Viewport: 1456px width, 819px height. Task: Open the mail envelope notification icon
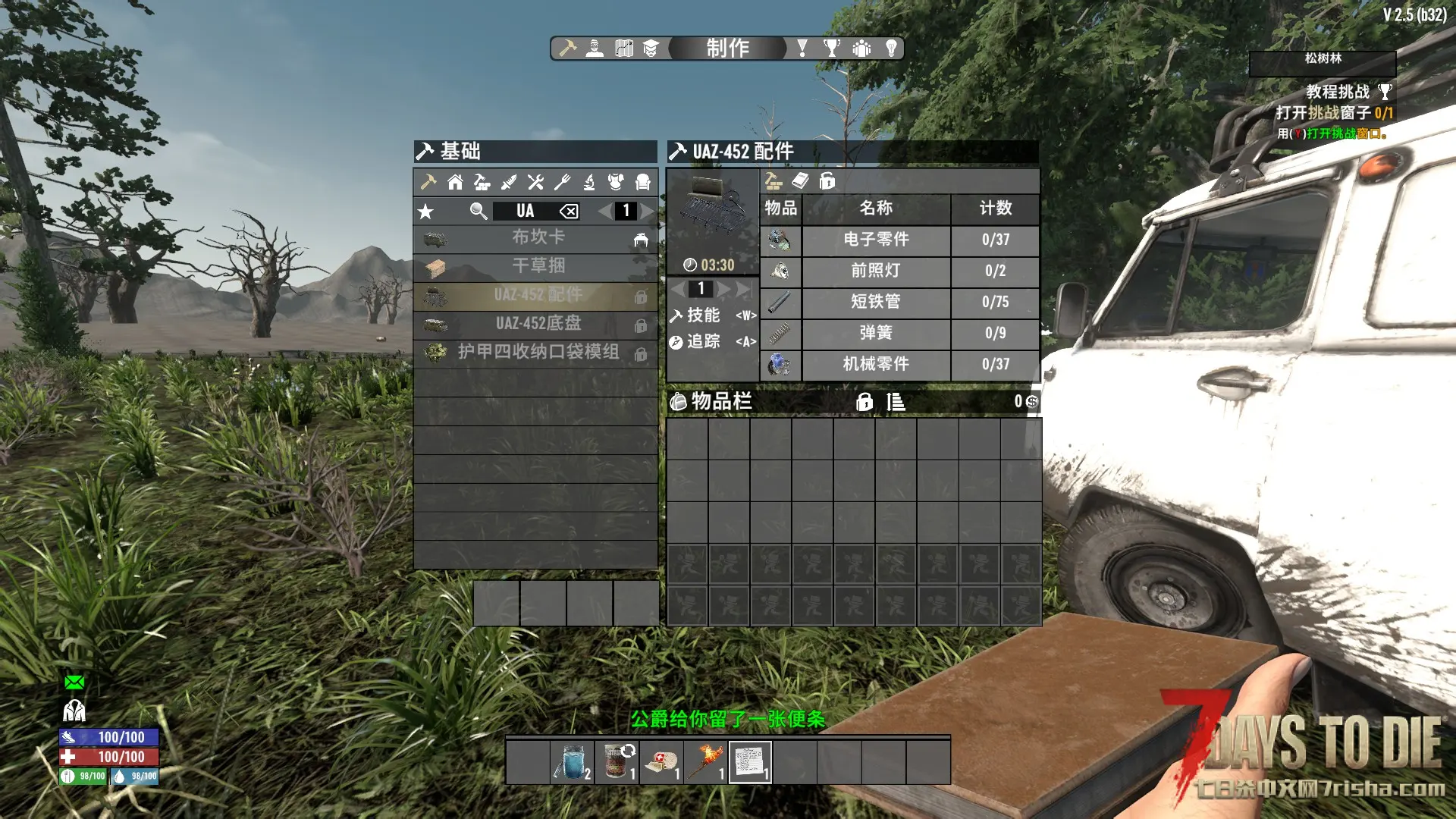coord(74,682)
